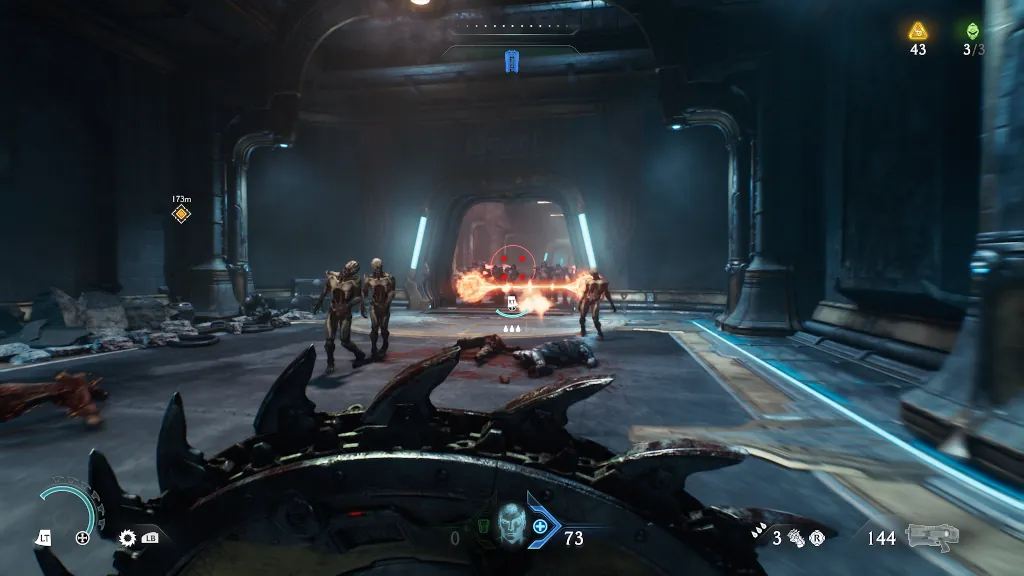
Task: Click the blue health cross icon
Action: 541,526
